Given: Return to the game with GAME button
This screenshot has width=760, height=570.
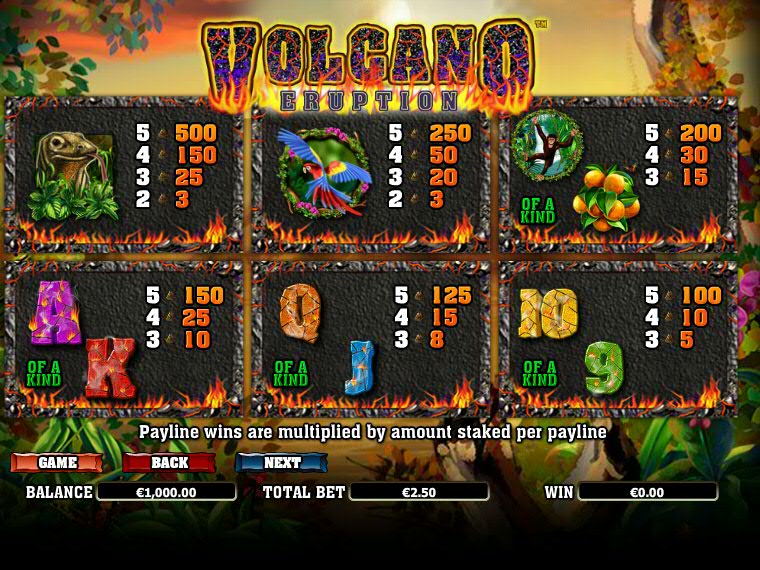Looking at the screenshot, I should 56,463.
